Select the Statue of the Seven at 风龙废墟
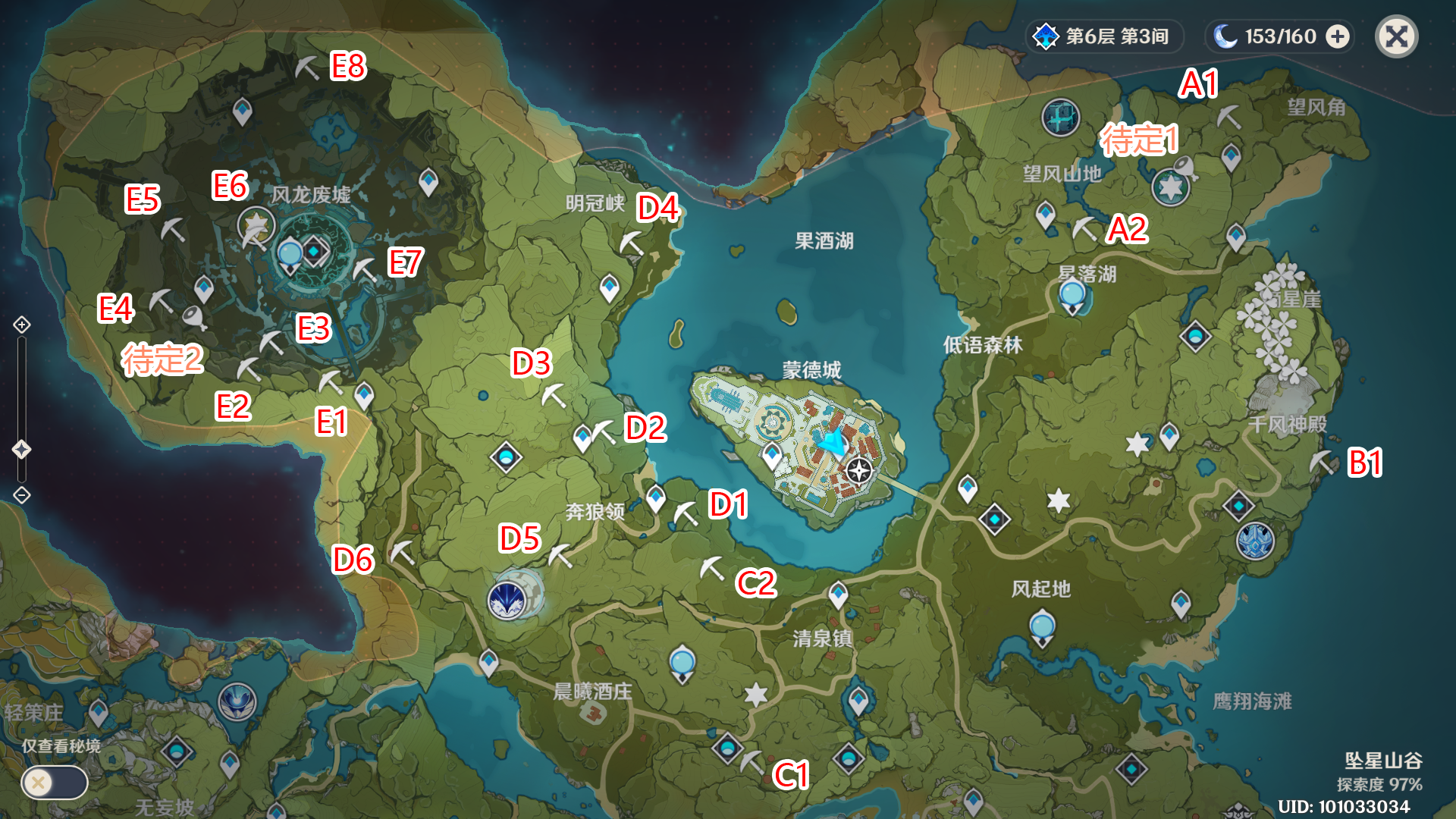Image resolution: width=1456 pixels, height=819 pixels. point(257,224)
